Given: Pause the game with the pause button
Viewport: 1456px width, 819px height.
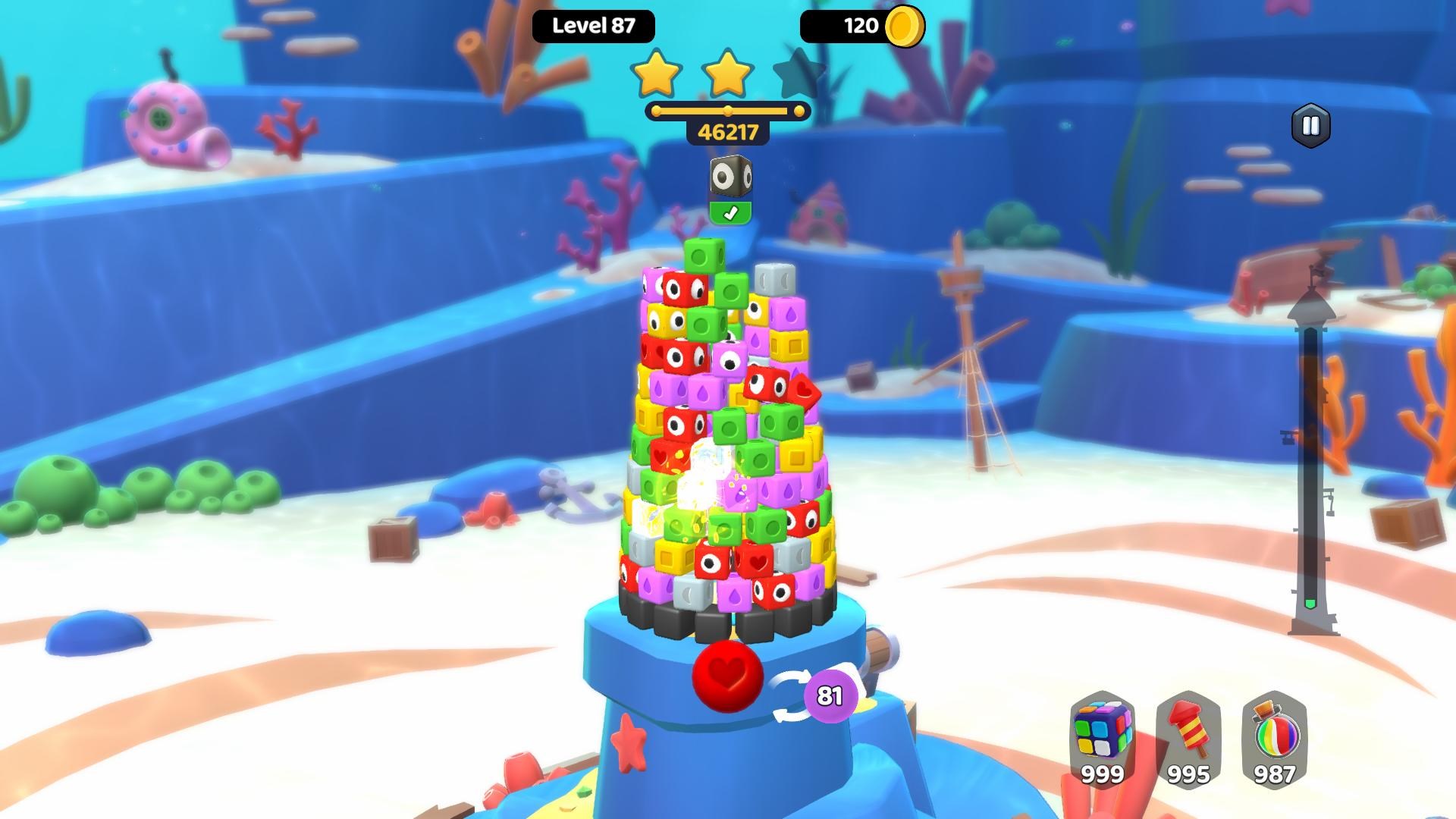Looking at the screenshot, I should pyautogui.click(x=1310, y=126).
